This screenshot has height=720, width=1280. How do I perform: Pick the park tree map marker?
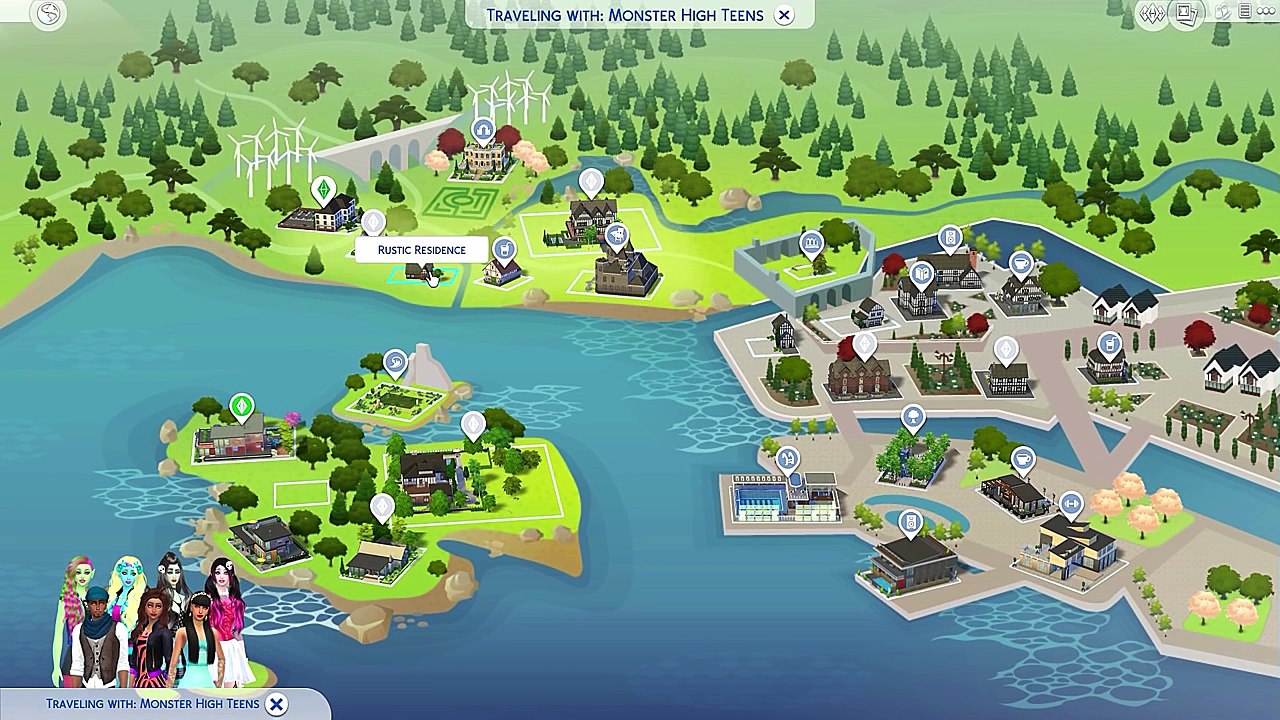pyautogui.click(x=912, y=417)
